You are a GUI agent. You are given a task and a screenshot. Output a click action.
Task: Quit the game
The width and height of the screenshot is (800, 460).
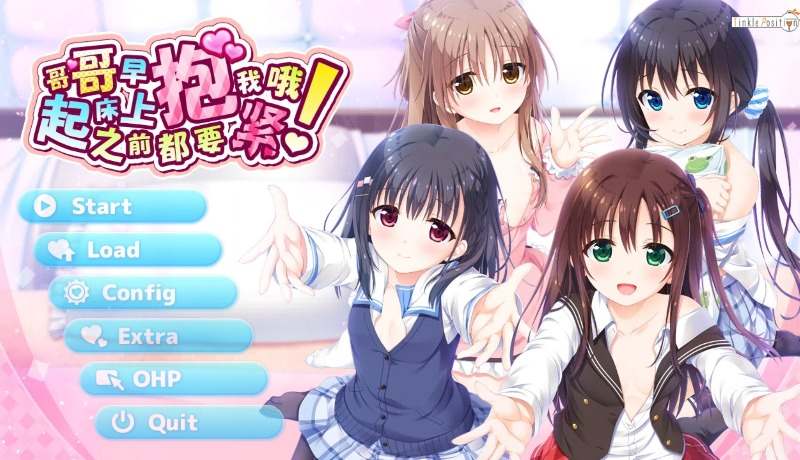pyautogui.click(x=187, y=422)
